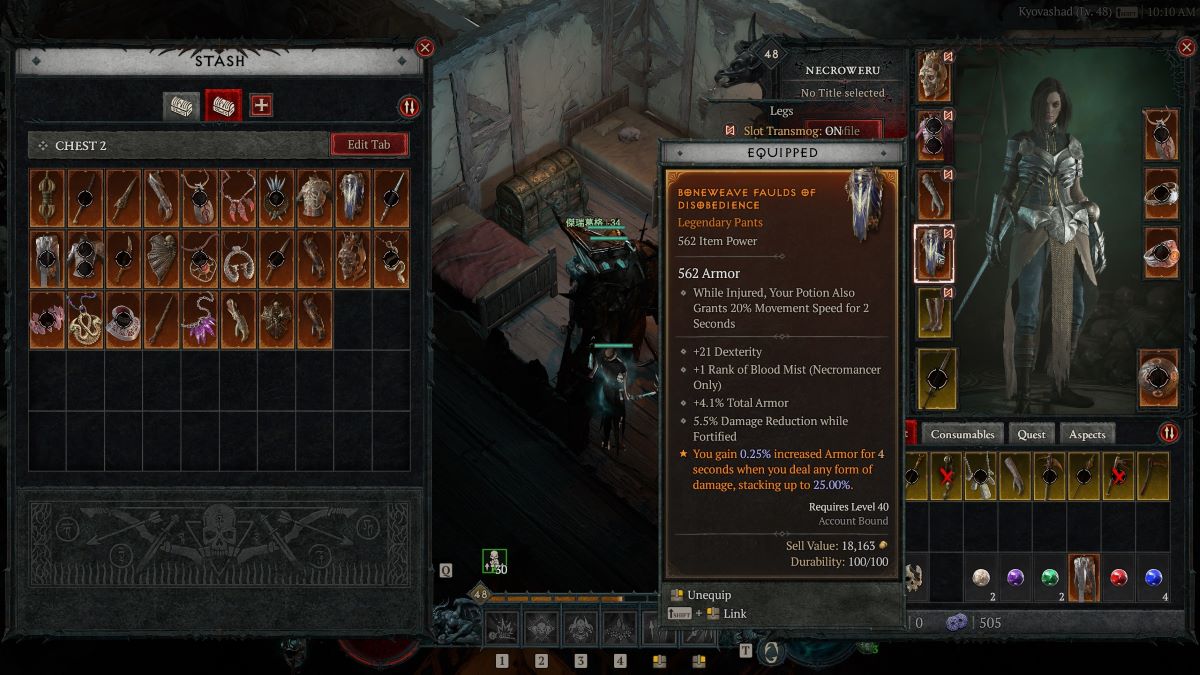Sort the stash with the arrows button
This screenshot has height=675, width=1200.
tap(409, 107)
